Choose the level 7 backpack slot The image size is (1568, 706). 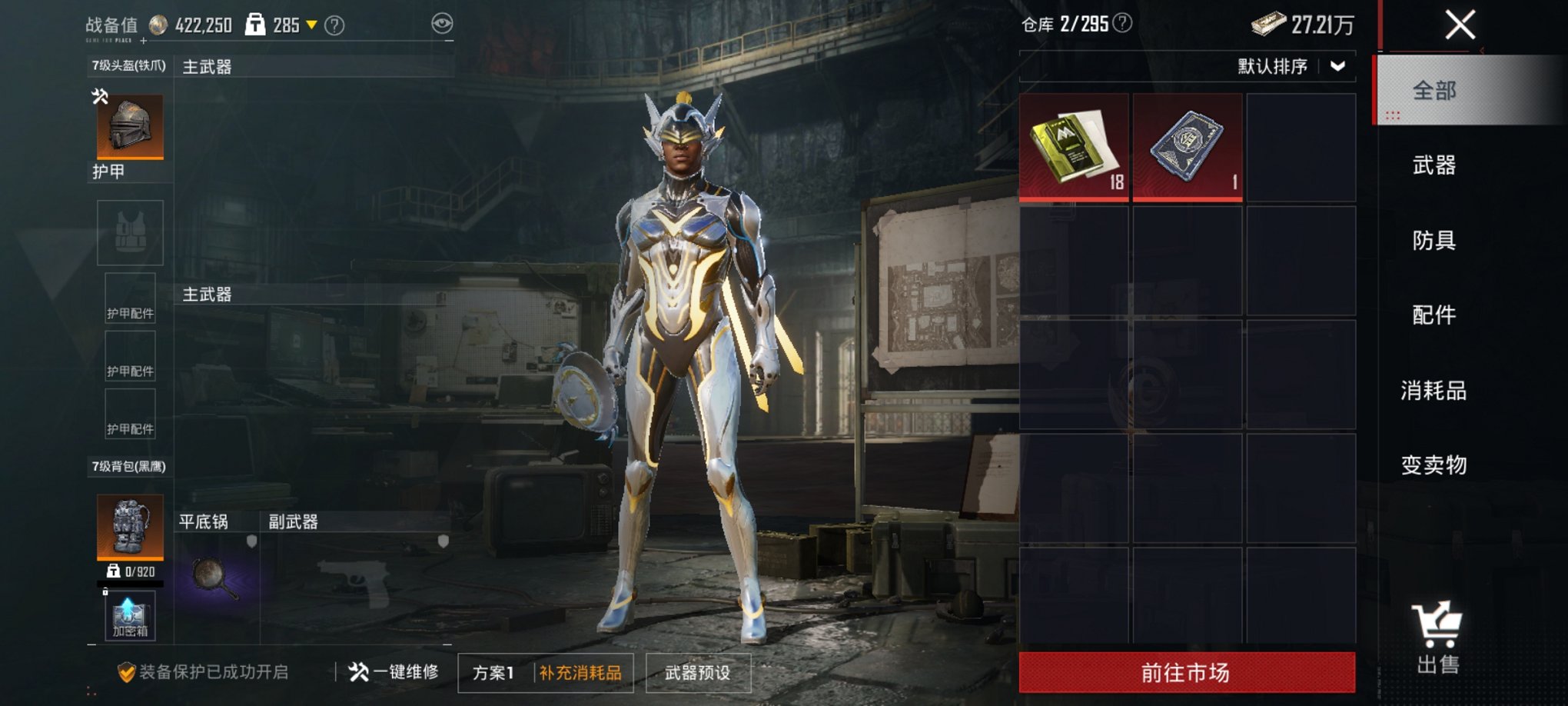(x=130, y=526)
